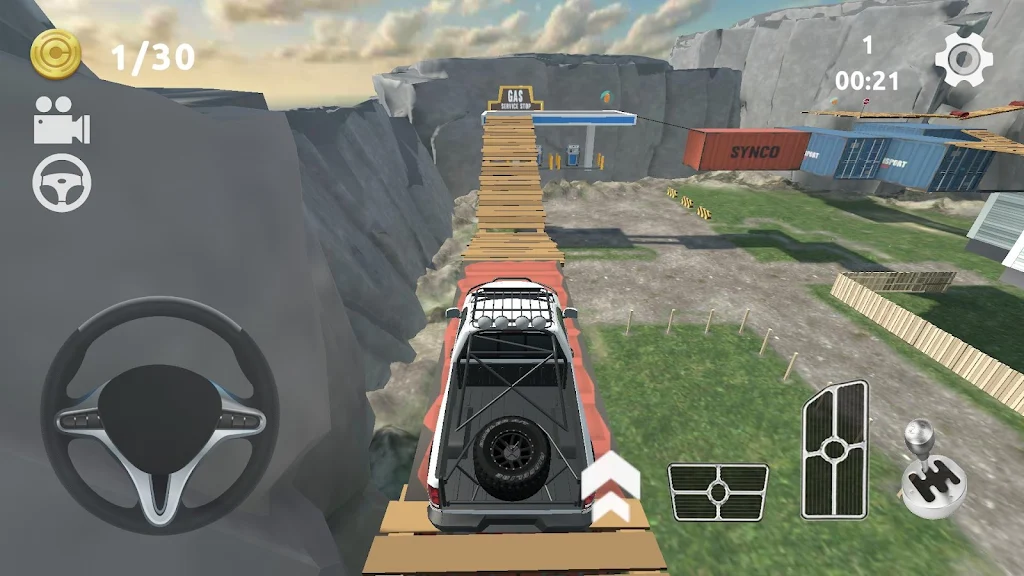Tap the tall gas accelerator pedal
Screen dimensions: 1024x576
834,450
